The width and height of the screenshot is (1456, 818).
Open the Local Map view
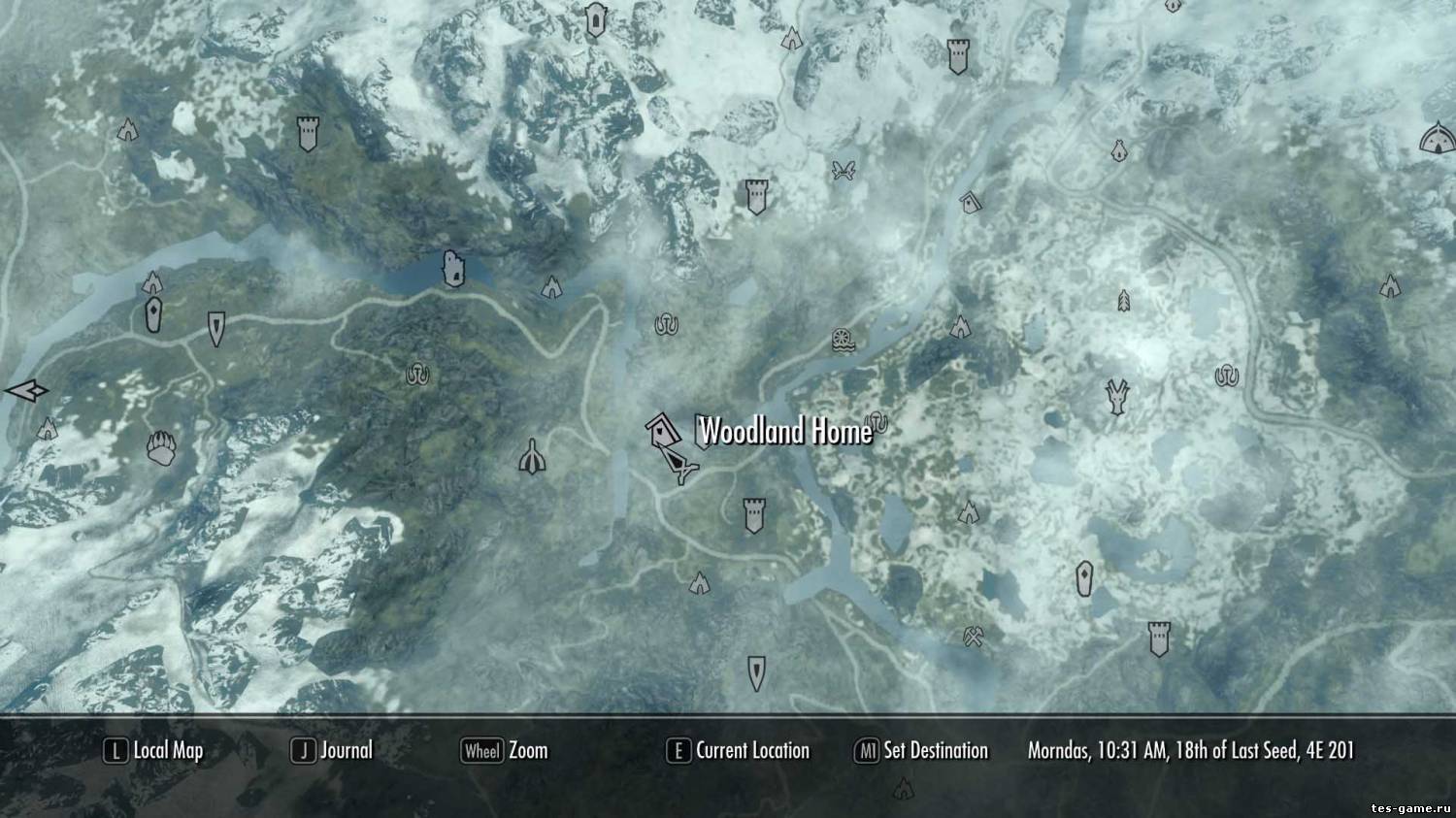pyautogui.click(x=154, y=750)
